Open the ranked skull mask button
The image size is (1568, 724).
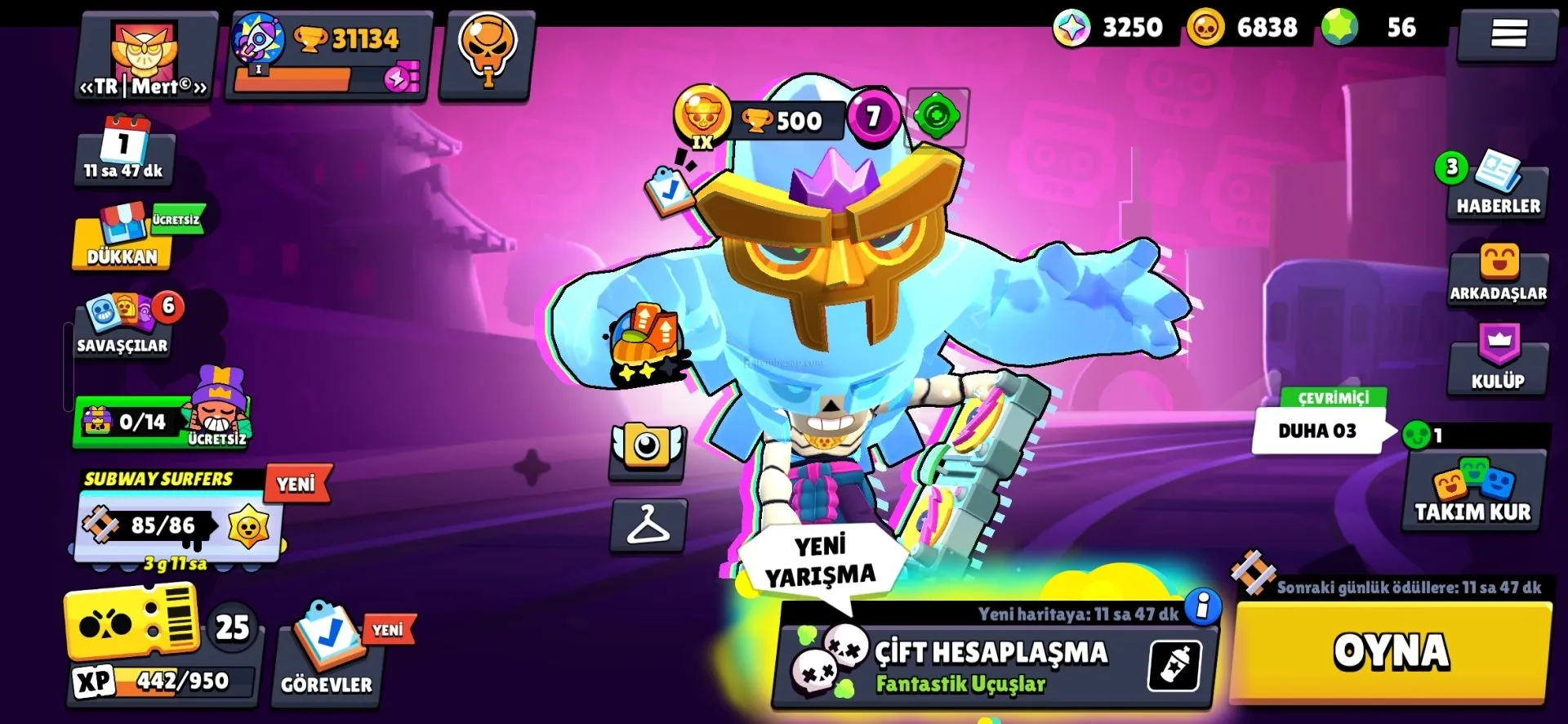click(x=487, y=54)
